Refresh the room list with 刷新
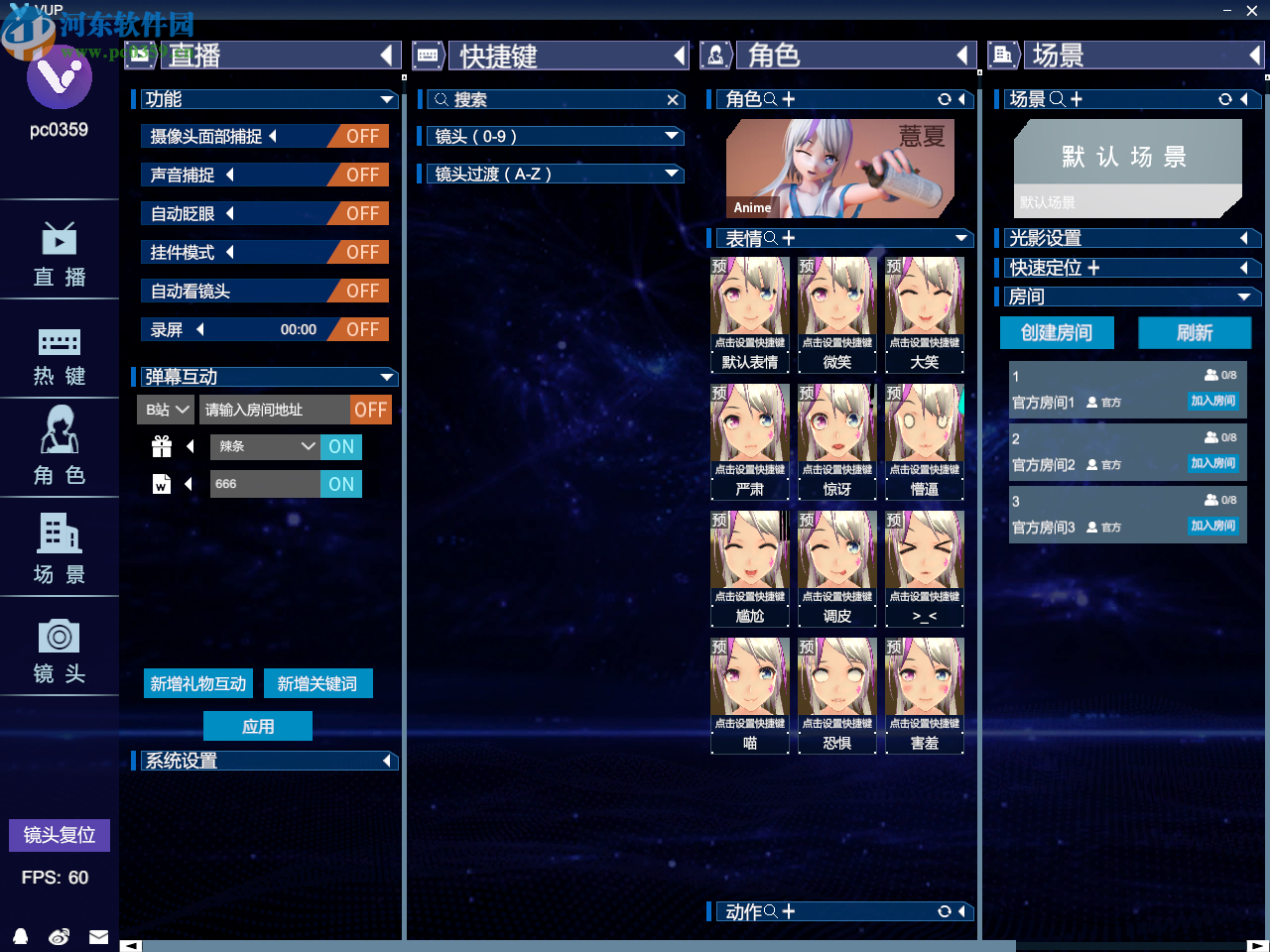 pos(1195,332)
